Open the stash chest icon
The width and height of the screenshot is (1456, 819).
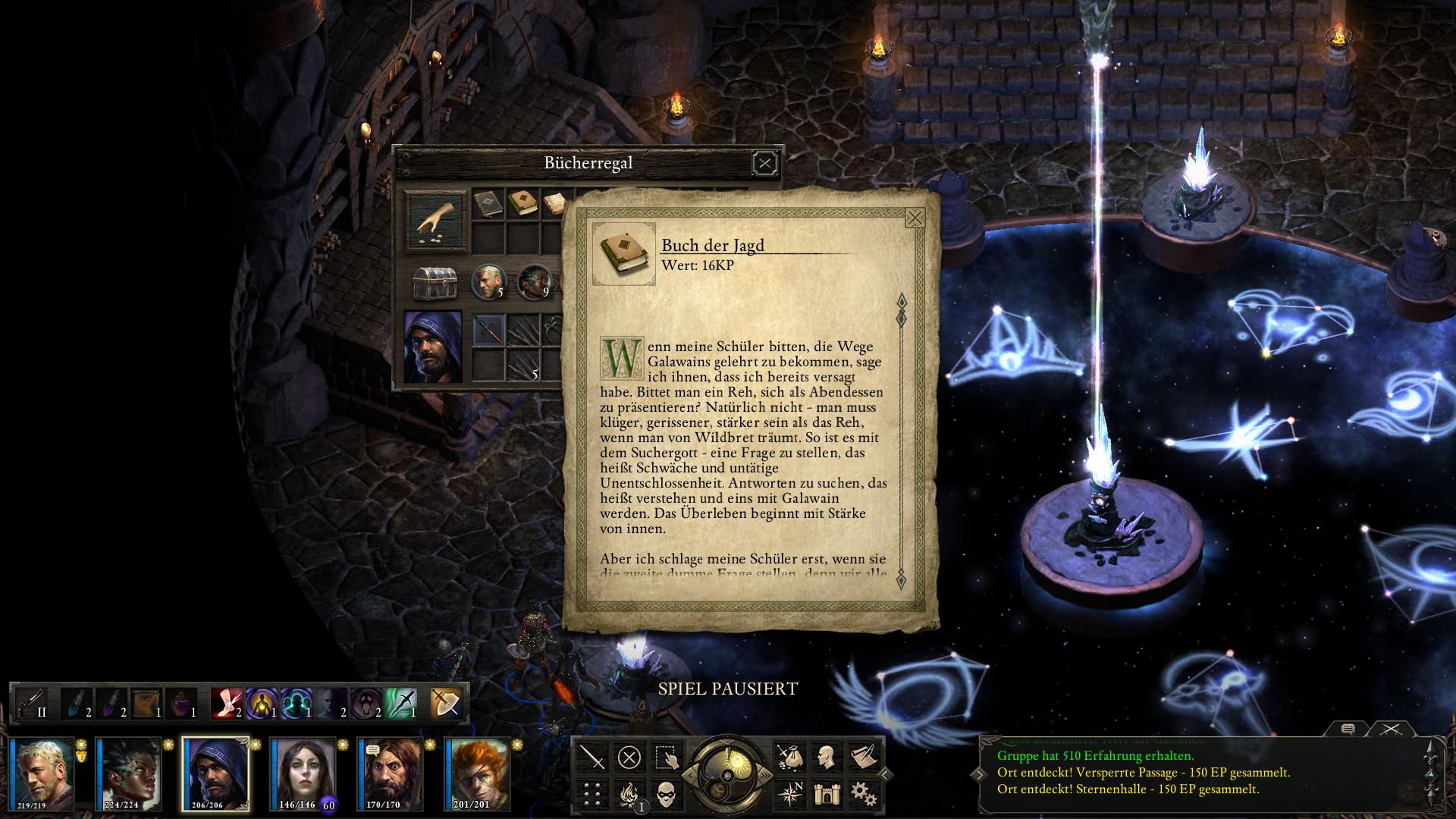pyautogui.click(x=434, y=284)
